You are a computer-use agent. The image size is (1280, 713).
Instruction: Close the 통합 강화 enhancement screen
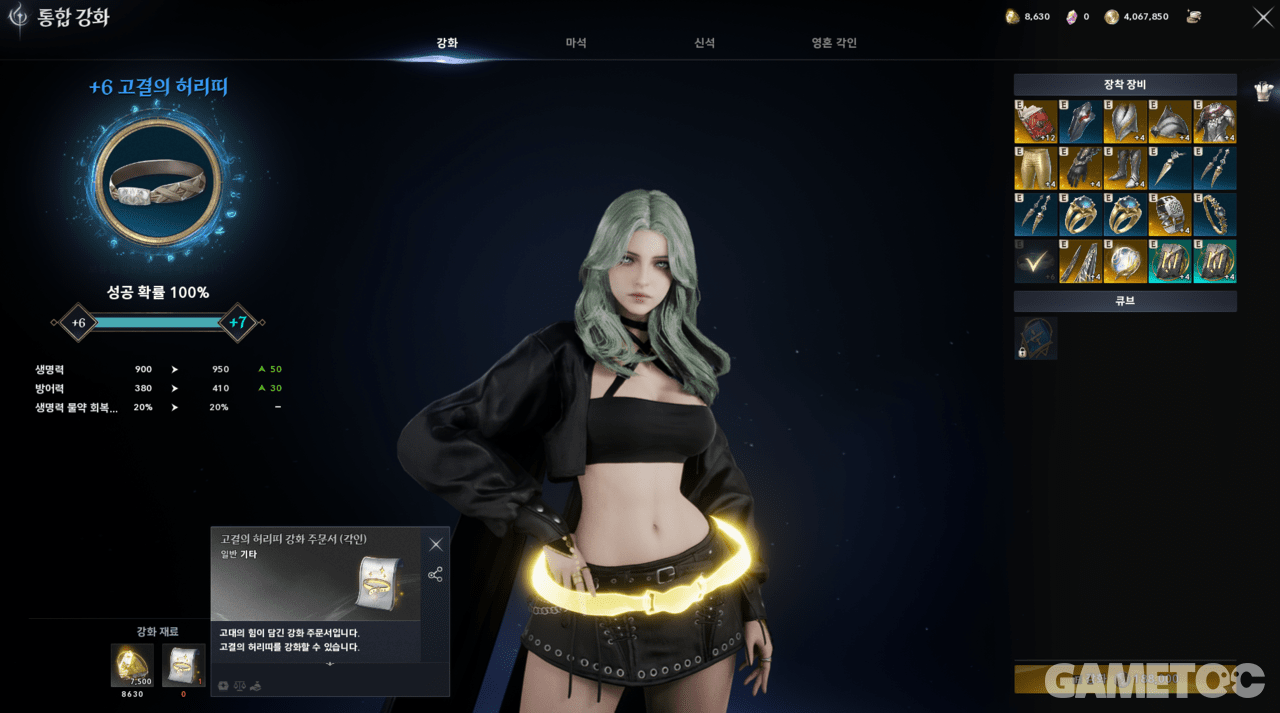pos(1263,16)
